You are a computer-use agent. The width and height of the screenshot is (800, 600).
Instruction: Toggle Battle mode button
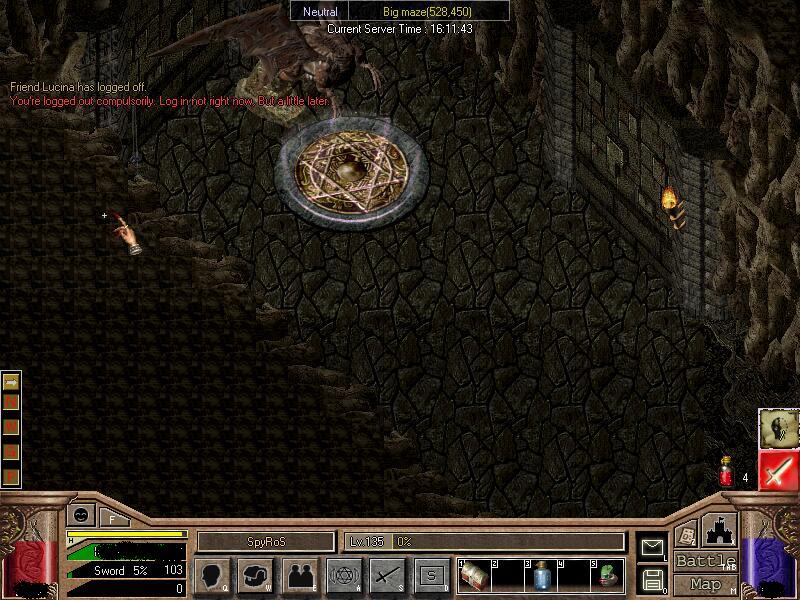(706, 561)
